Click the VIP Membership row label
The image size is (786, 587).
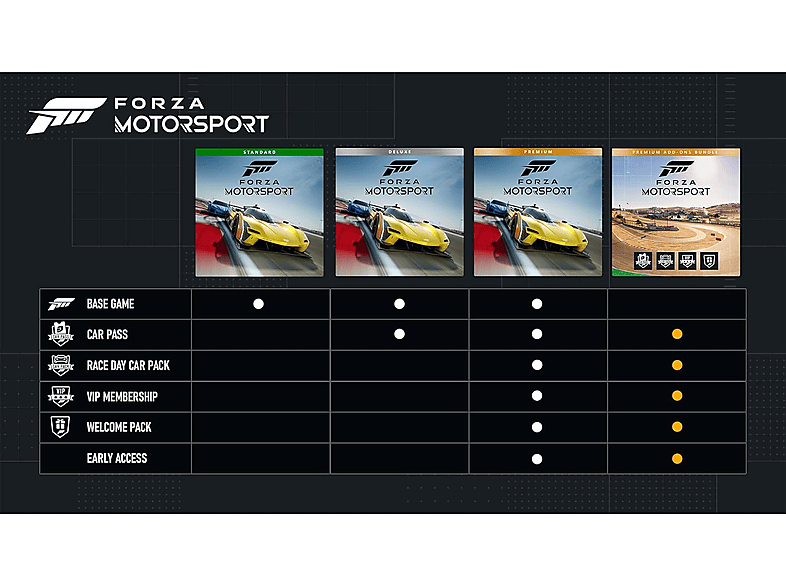click(121, 397)
